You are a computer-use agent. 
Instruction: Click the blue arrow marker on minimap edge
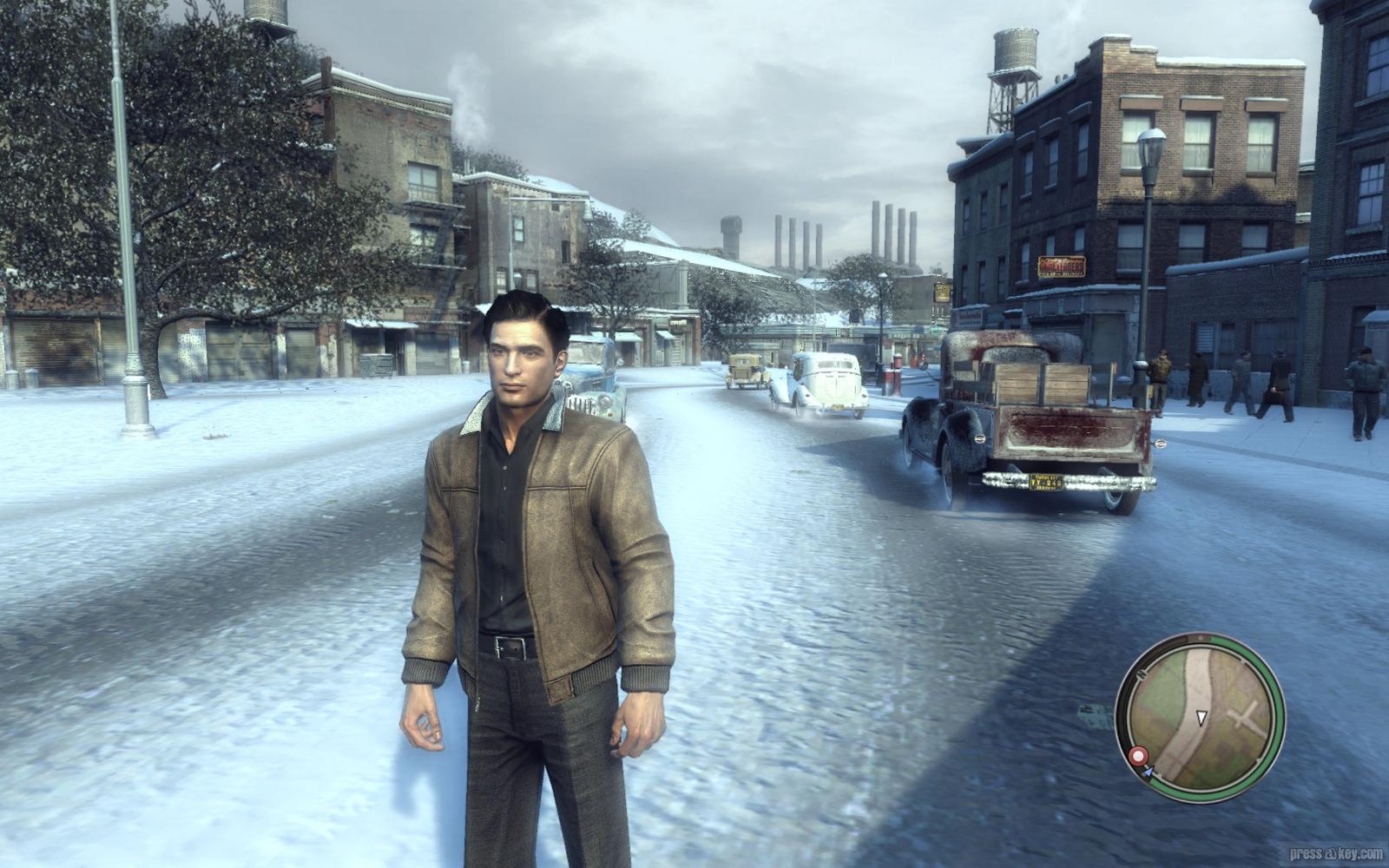1148,770
